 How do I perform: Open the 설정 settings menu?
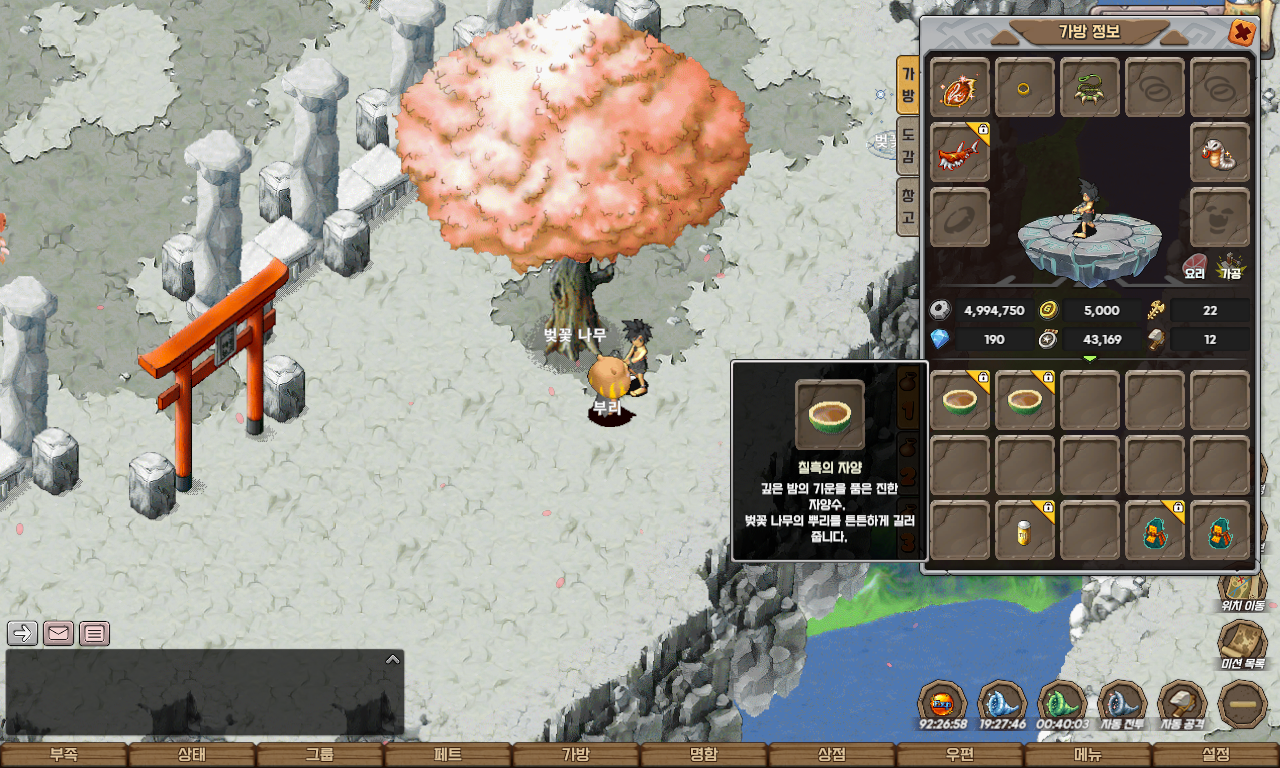[1216, 755]
